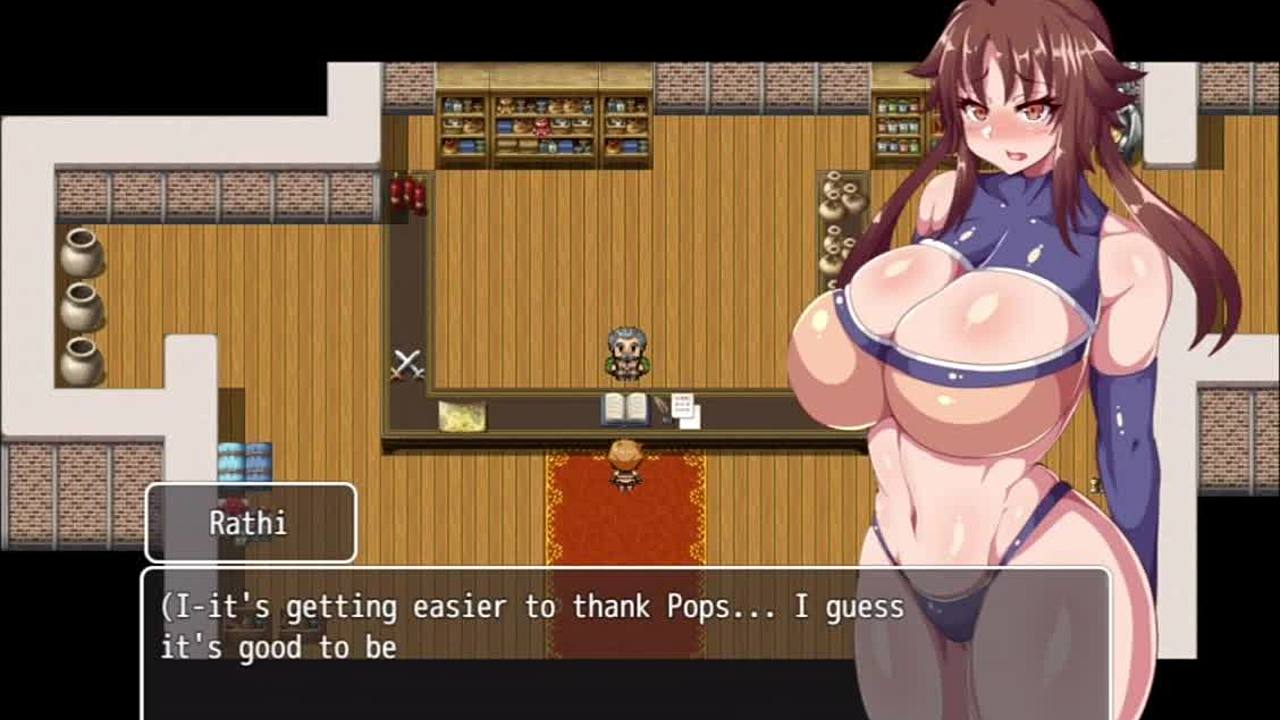The height and width of the screenshot is (720, 1280).
Task: Advance the dialogue text box
Action: tap(530, 640)
